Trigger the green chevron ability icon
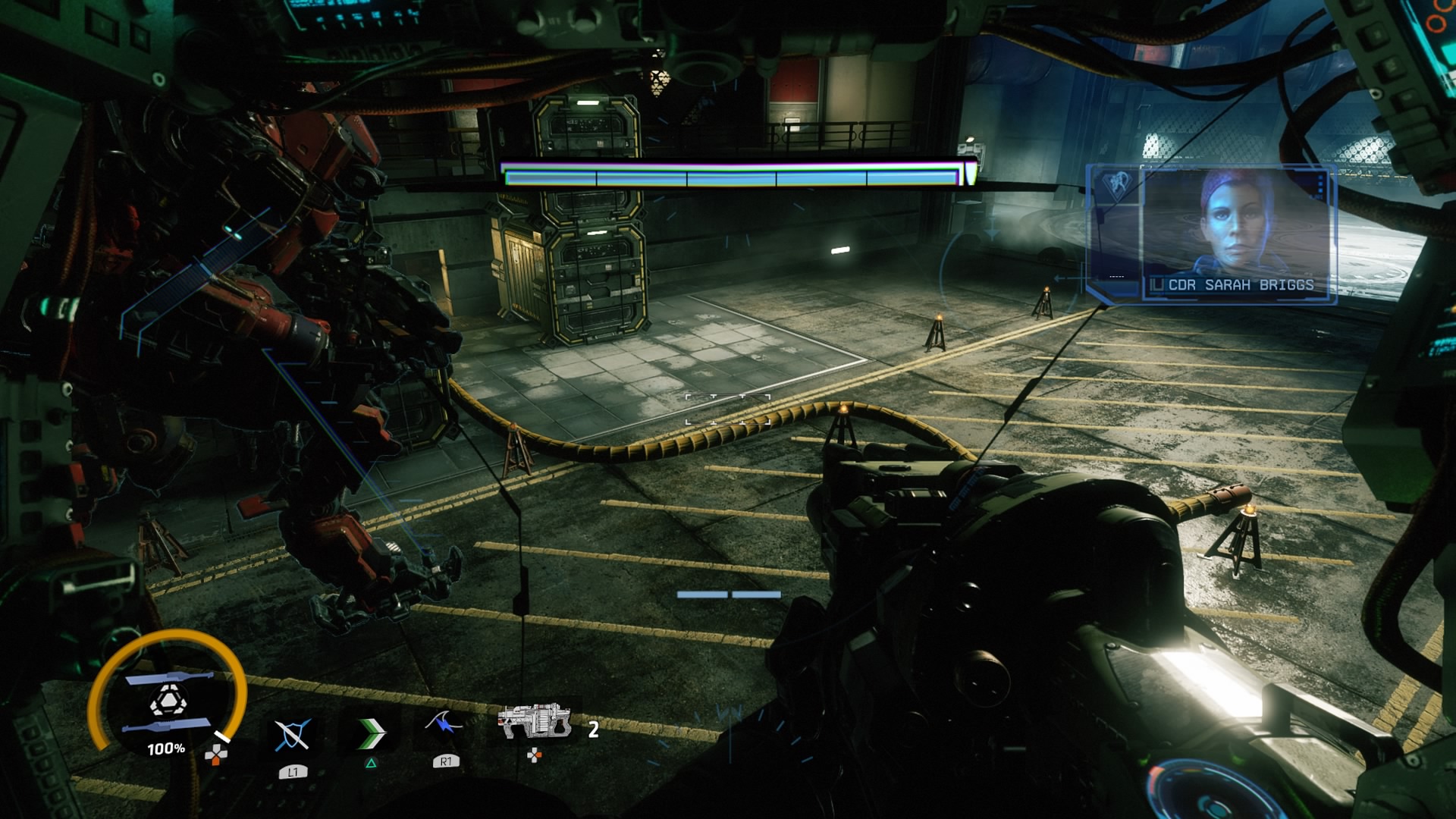1456x819 pixels. pyautogui.click(x=371, y=733)
